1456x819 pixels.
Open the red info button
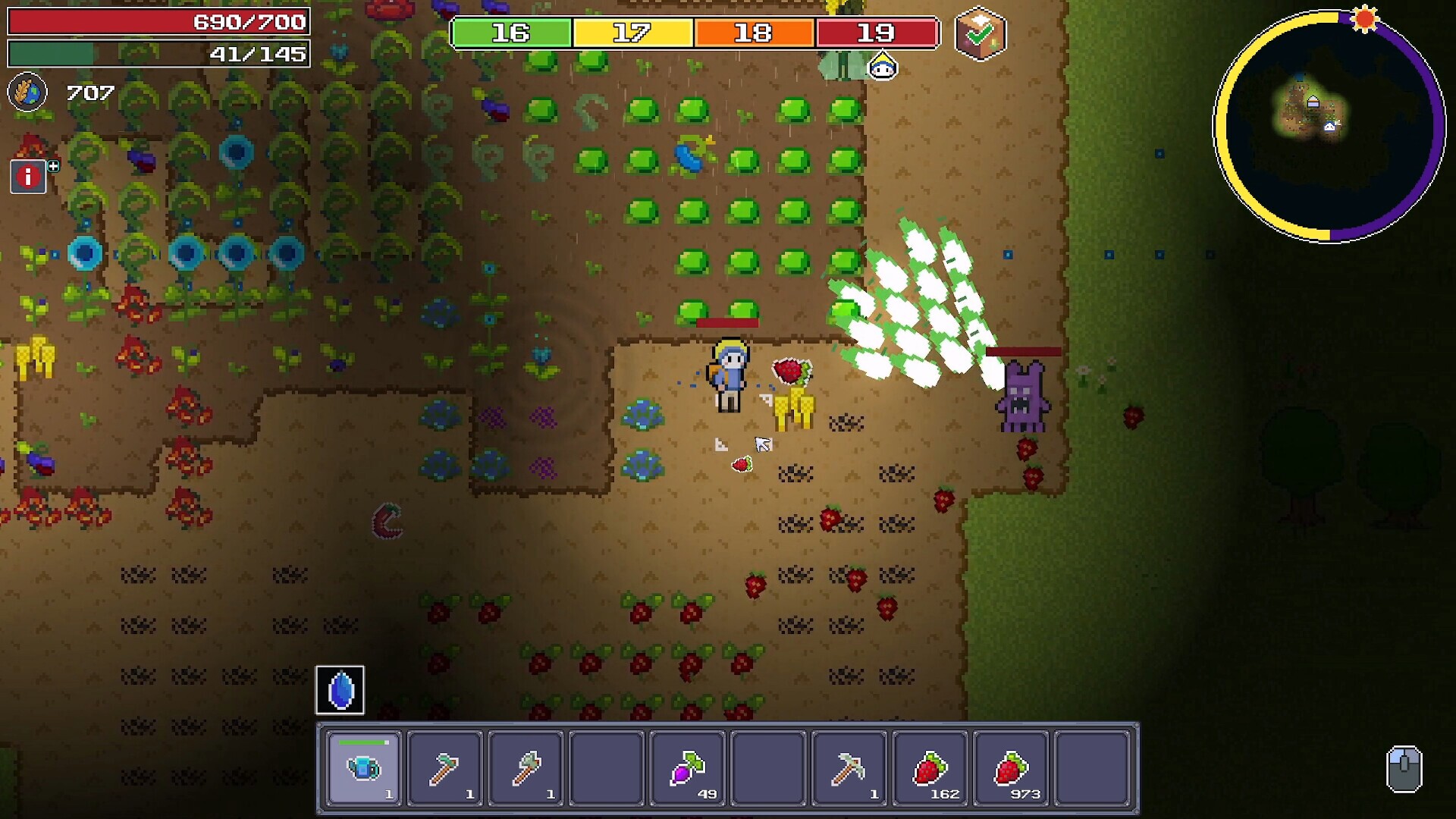coord(28,177)
